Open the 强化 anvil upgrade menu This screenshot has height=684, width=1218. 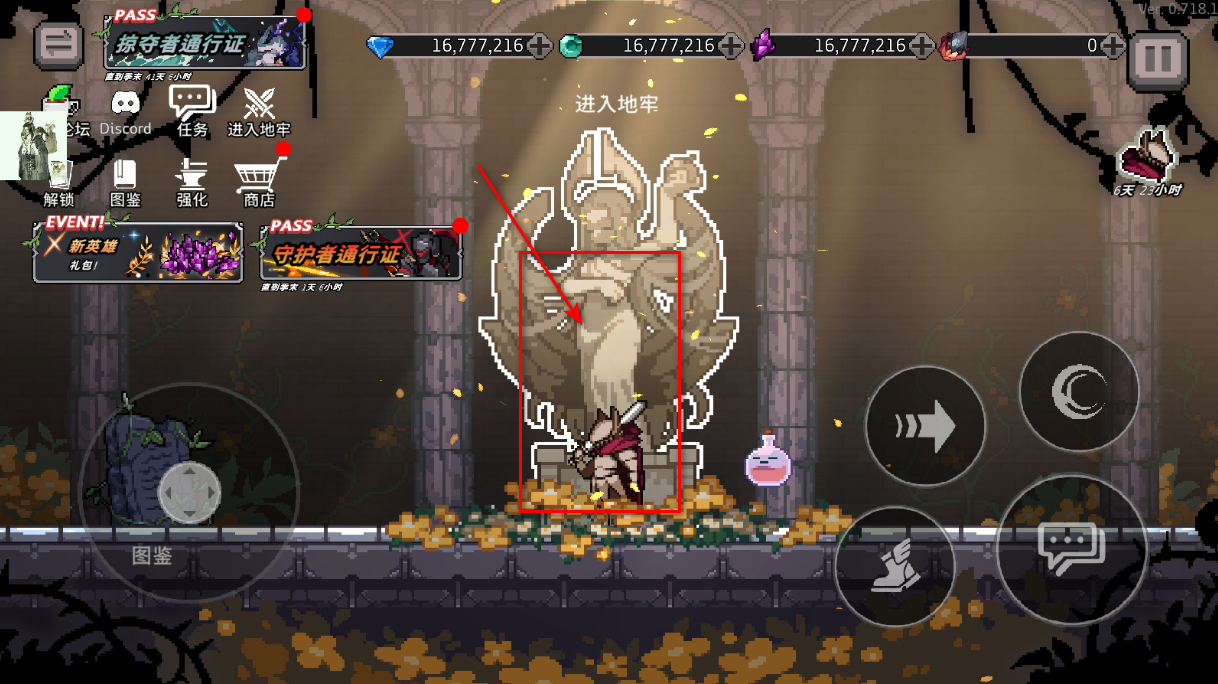[192, 180]
